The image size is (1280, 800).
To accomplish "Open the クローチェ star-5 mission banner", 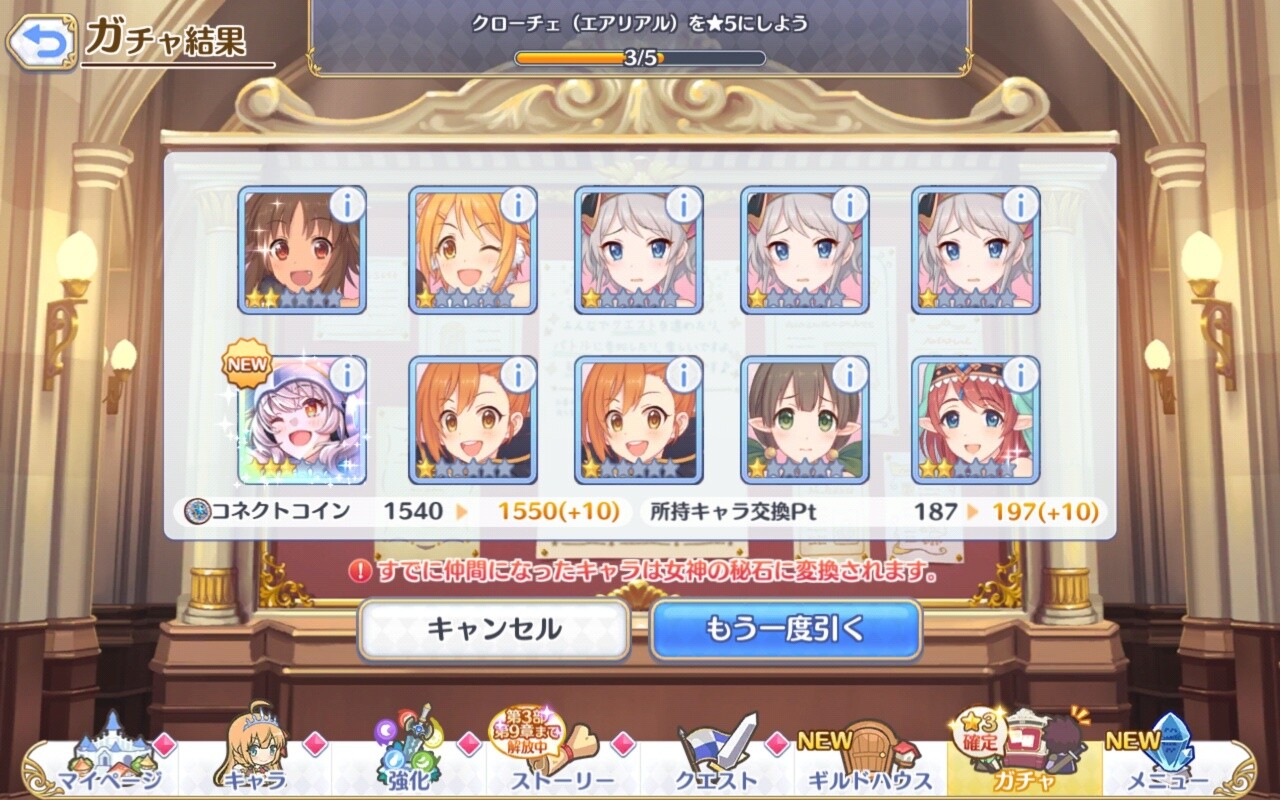I will [640, 37].
